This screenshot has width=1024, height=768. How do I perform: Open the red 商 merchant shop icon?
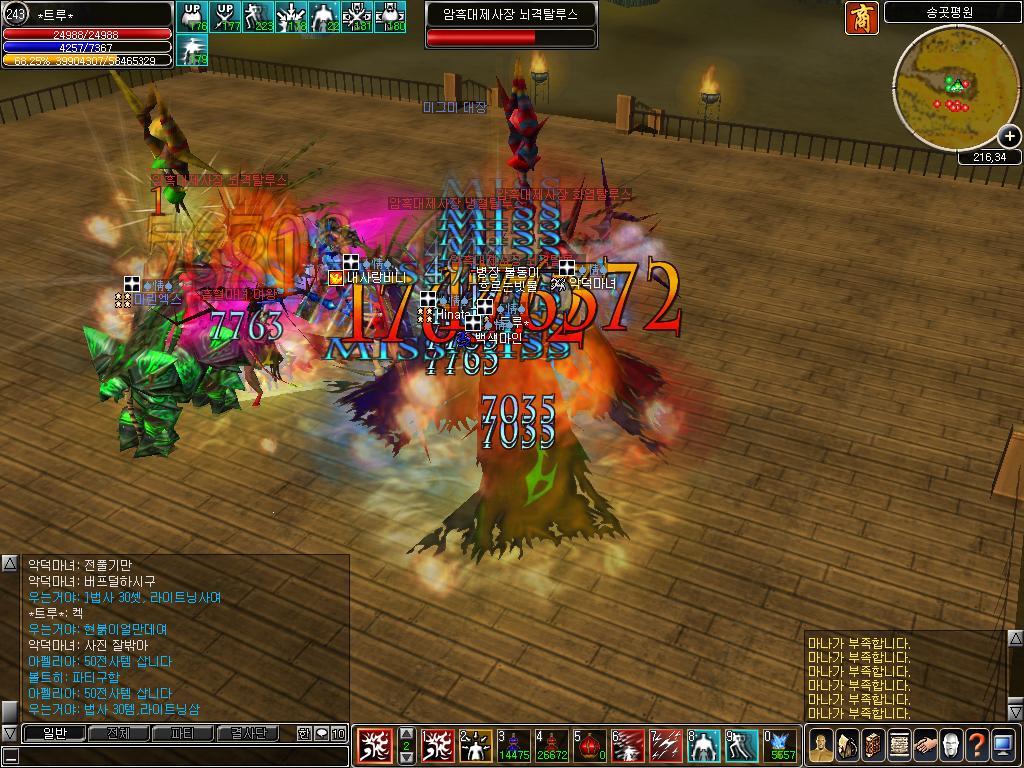[861, 18]
